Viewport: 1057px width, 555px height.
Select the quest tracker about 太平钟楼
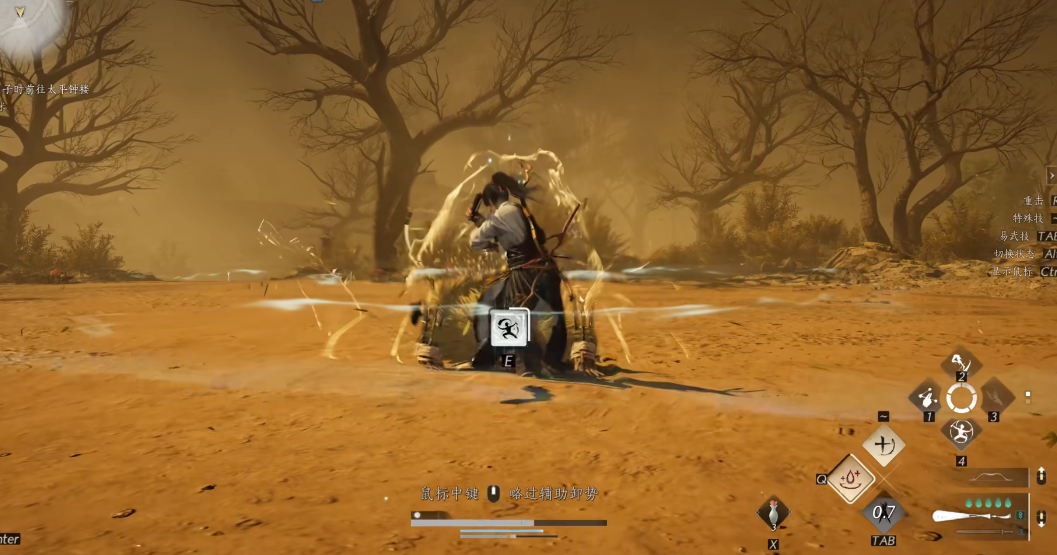click(50, 90)
